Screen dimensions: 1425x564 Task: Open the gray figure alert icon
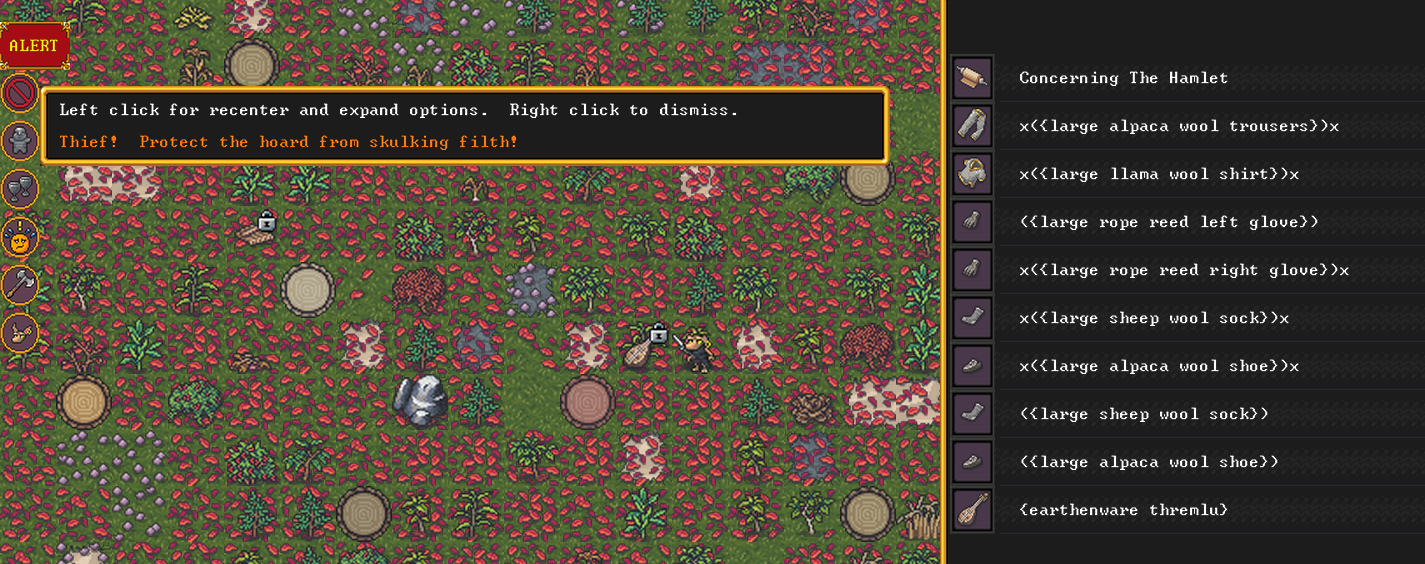tap(20, 142)
